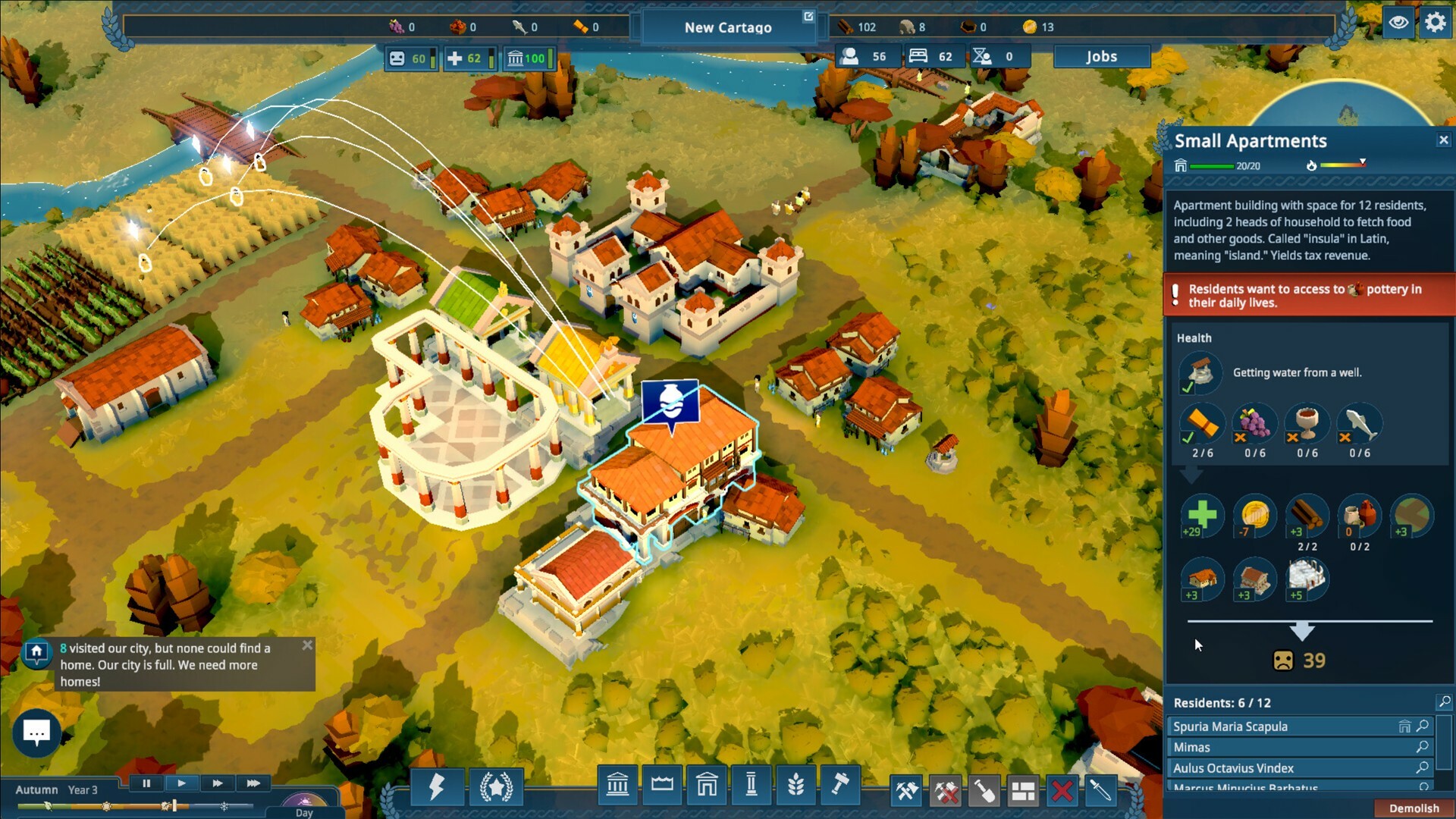Select the residential house build category
1456x819 pixels.
[x=708, y=786]
